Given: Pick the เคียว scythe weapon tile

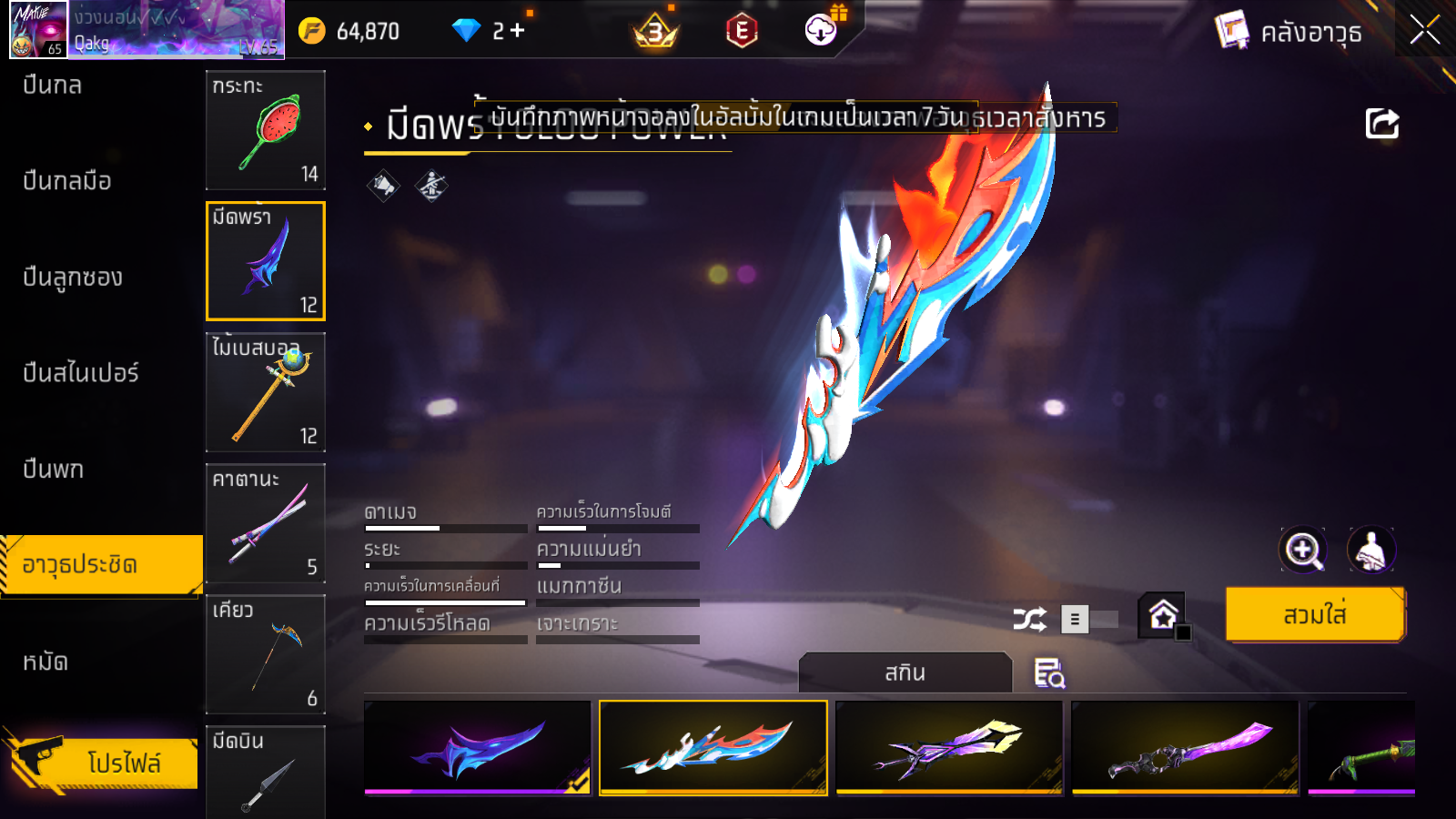Looking at the screenshot, I should 266,654.
